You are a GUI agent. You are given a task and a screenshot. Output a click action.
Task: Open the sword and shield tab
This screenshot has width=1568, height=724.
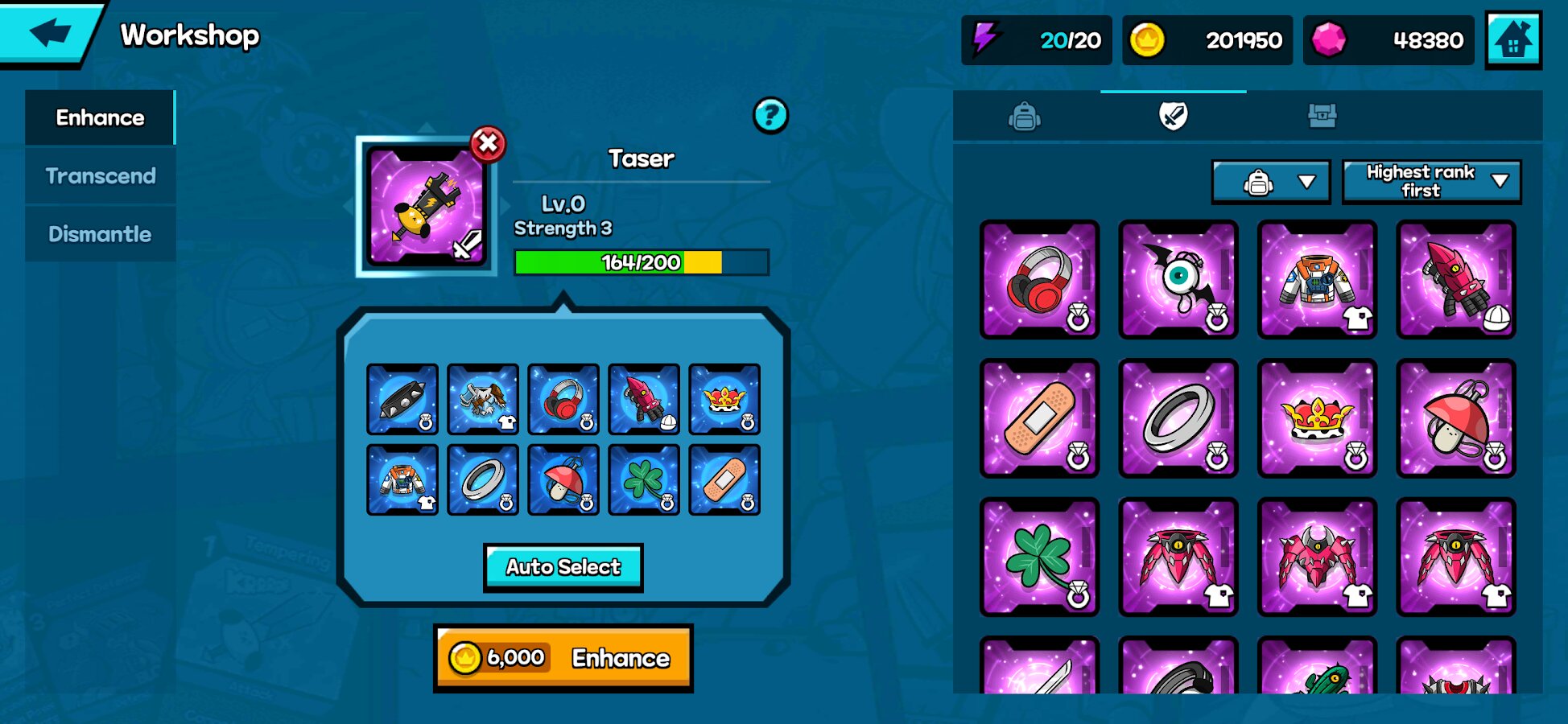pyautogui.click(x=1173, y=117)
